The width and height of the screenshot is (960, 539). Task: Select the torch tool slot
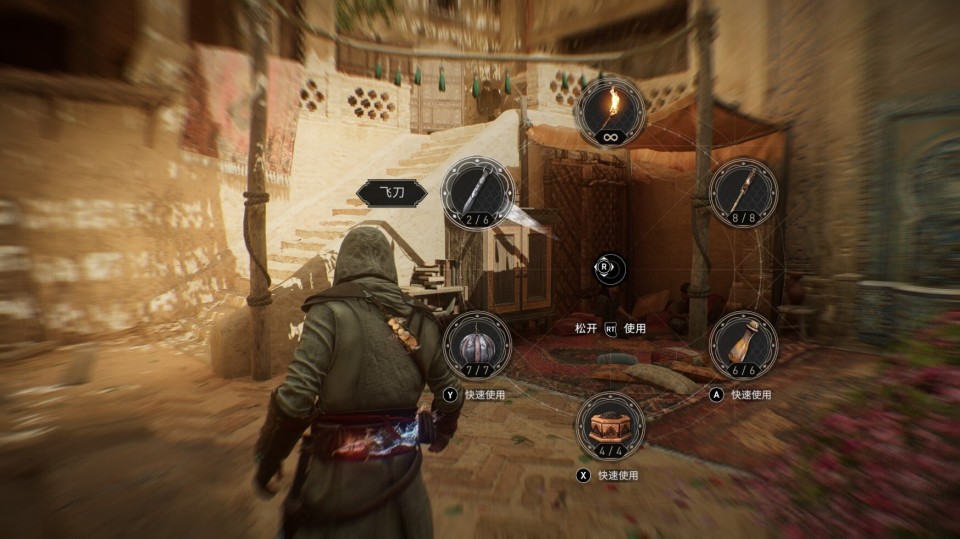(x=610, y=111)
